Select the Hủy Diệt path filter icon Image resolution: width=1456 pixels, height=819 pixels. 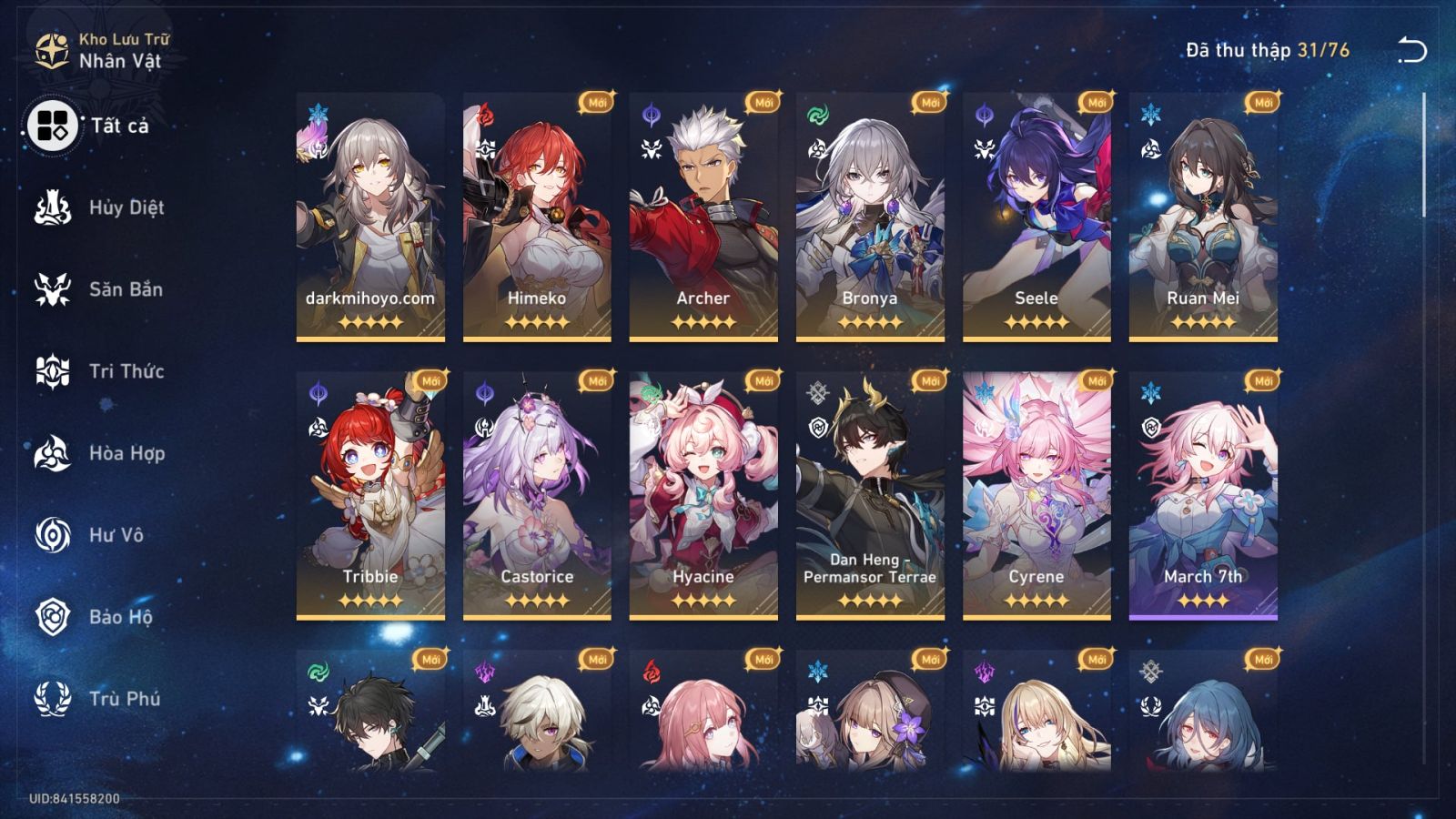[x=53, y=207]
